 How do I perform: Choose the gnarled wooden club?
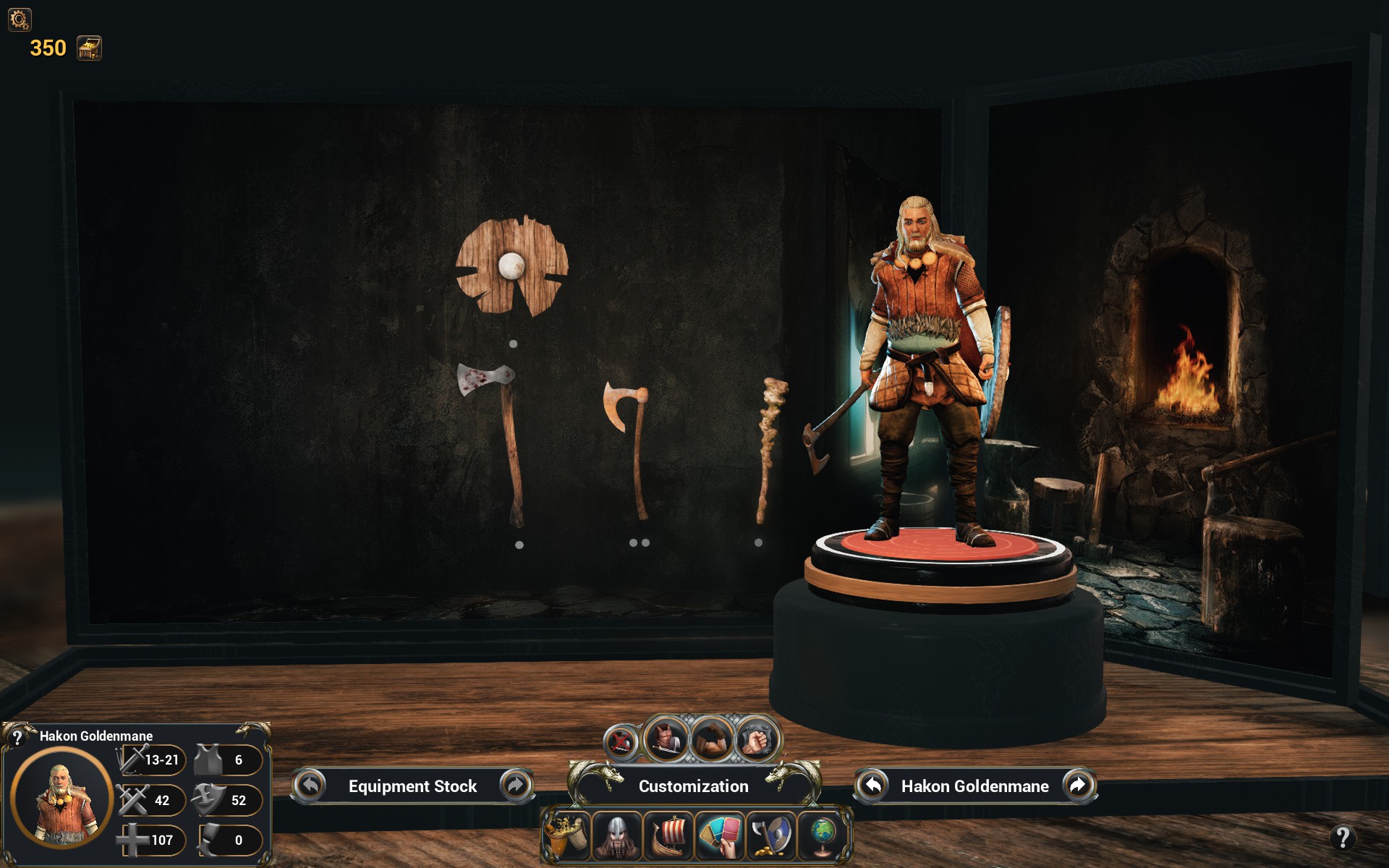(x=769, y=447)
